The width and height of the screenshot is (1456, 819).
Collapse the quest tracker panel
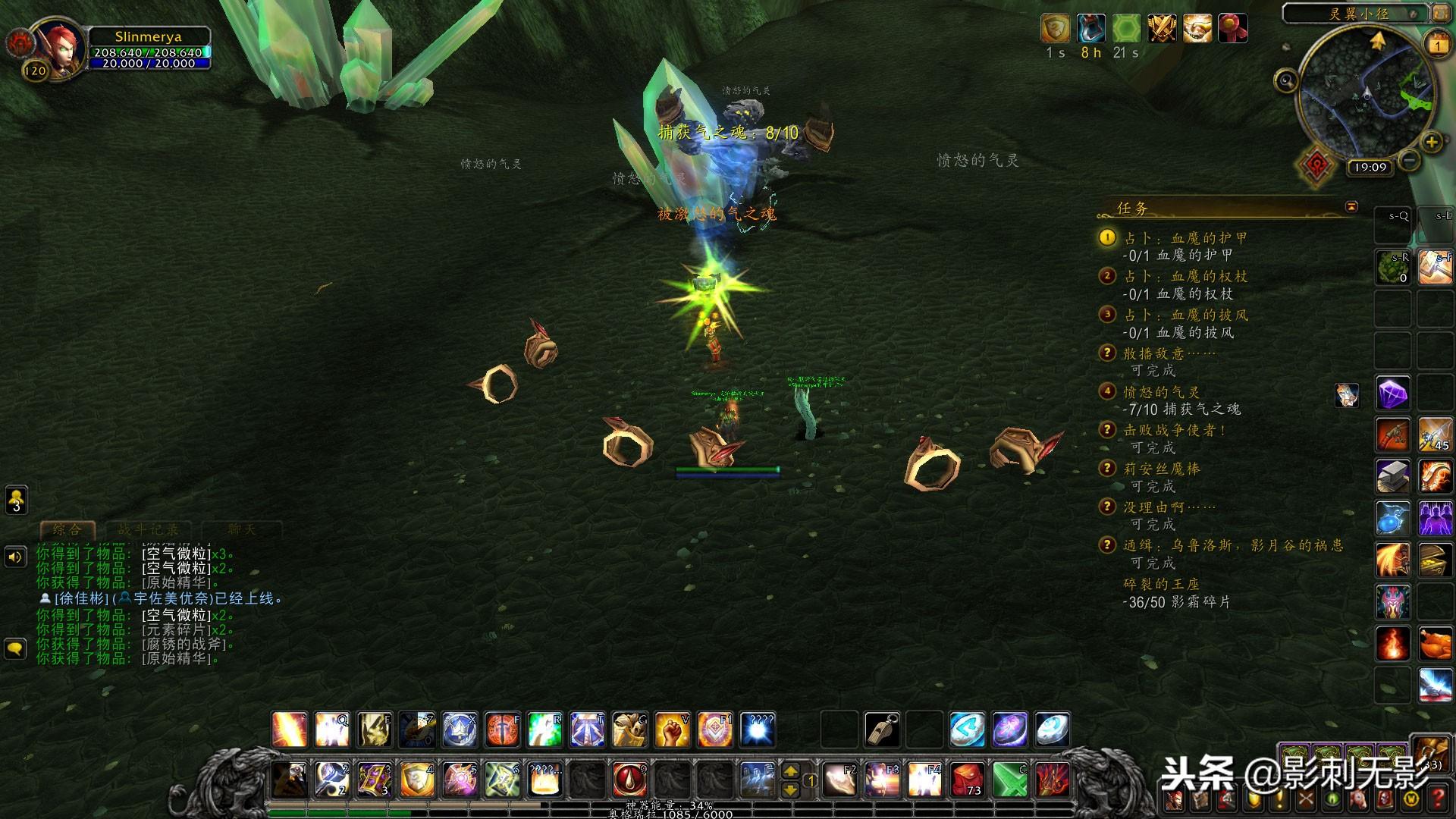click(x=1351, y=206)
